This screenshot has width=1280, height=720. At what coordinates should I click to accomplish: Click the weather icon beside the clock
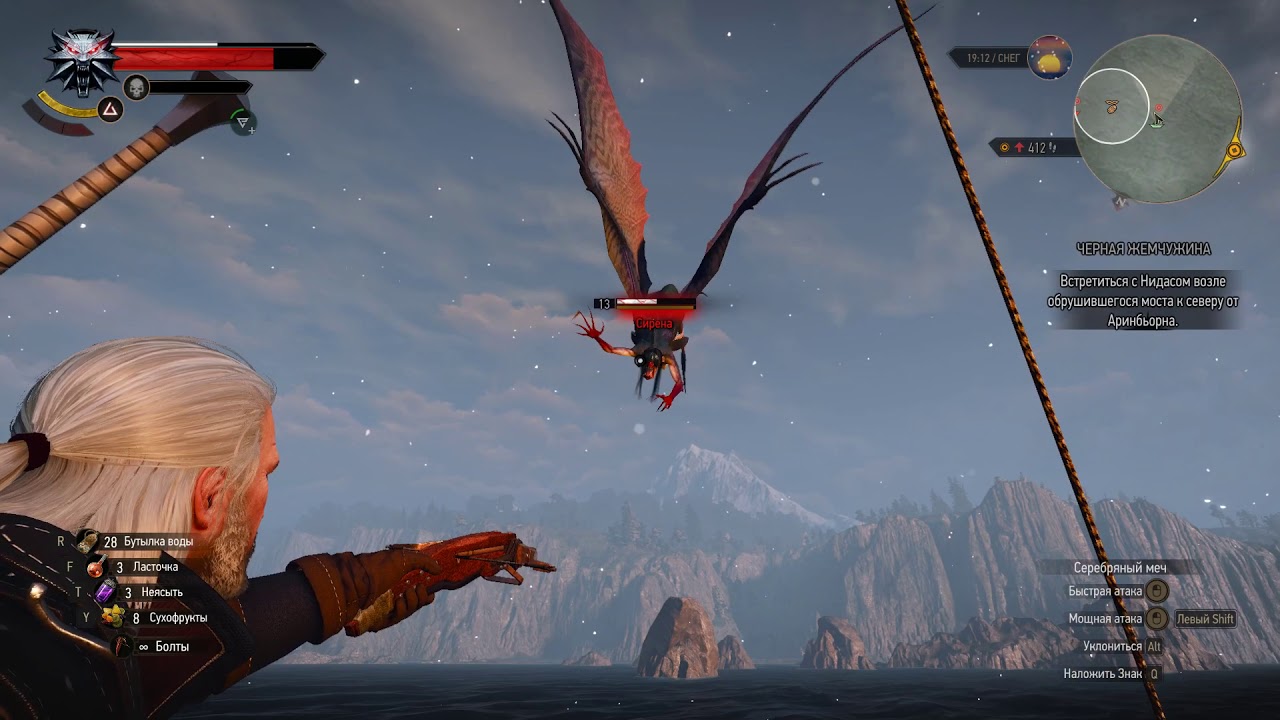[x=1049, y=58]
